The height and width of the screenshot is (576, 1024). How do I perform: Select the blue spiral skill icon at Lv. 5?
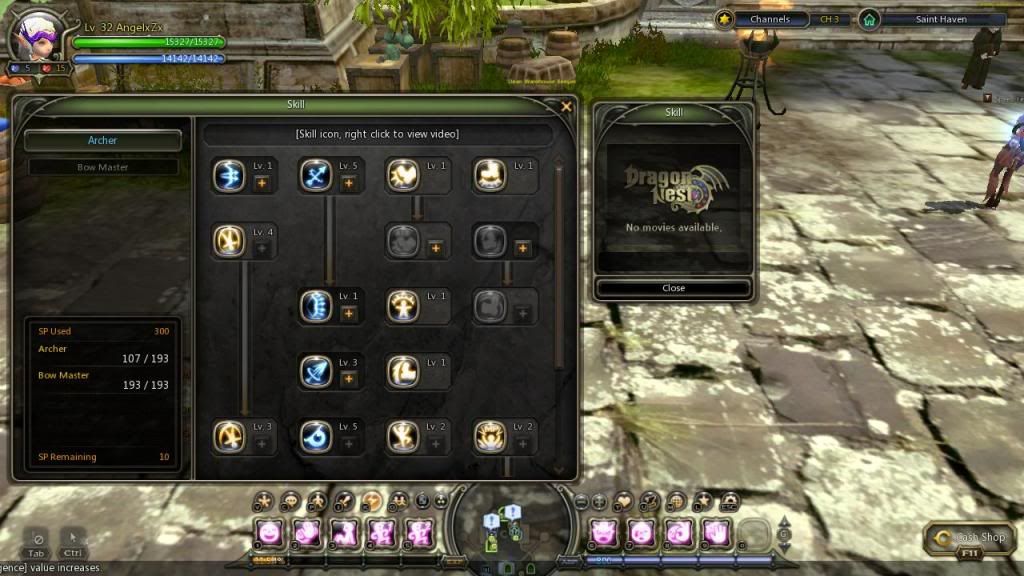point(316,436)
